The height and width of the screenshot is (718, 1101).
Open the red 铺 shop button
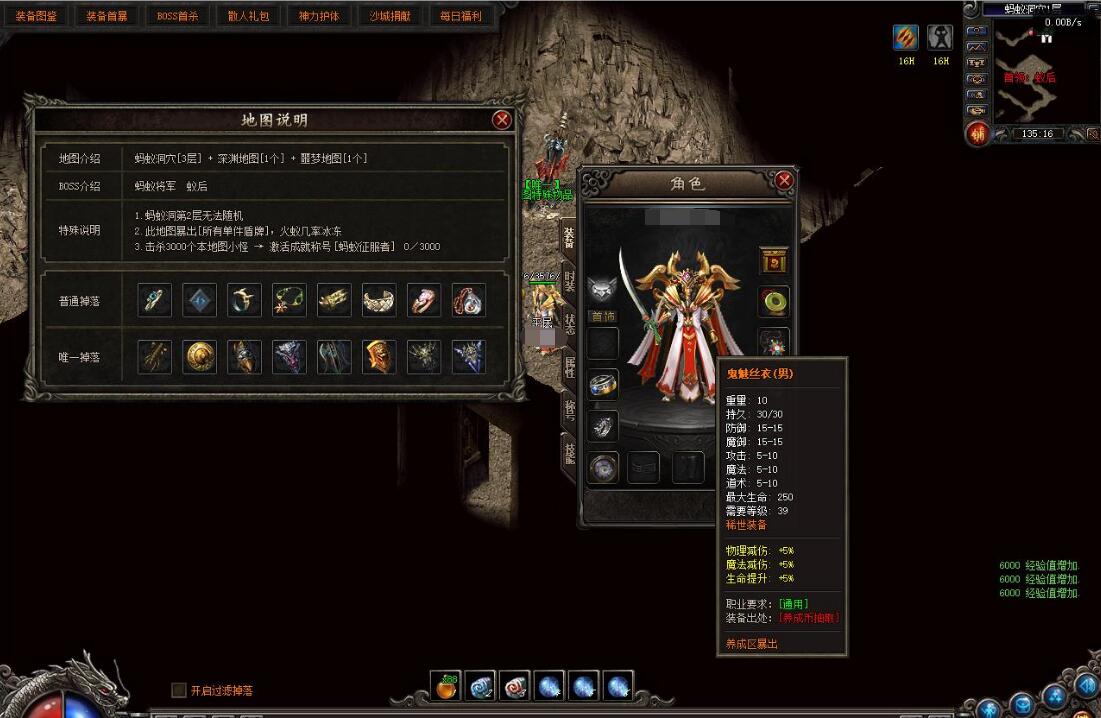pyautogui.click(x=977, y=133)
